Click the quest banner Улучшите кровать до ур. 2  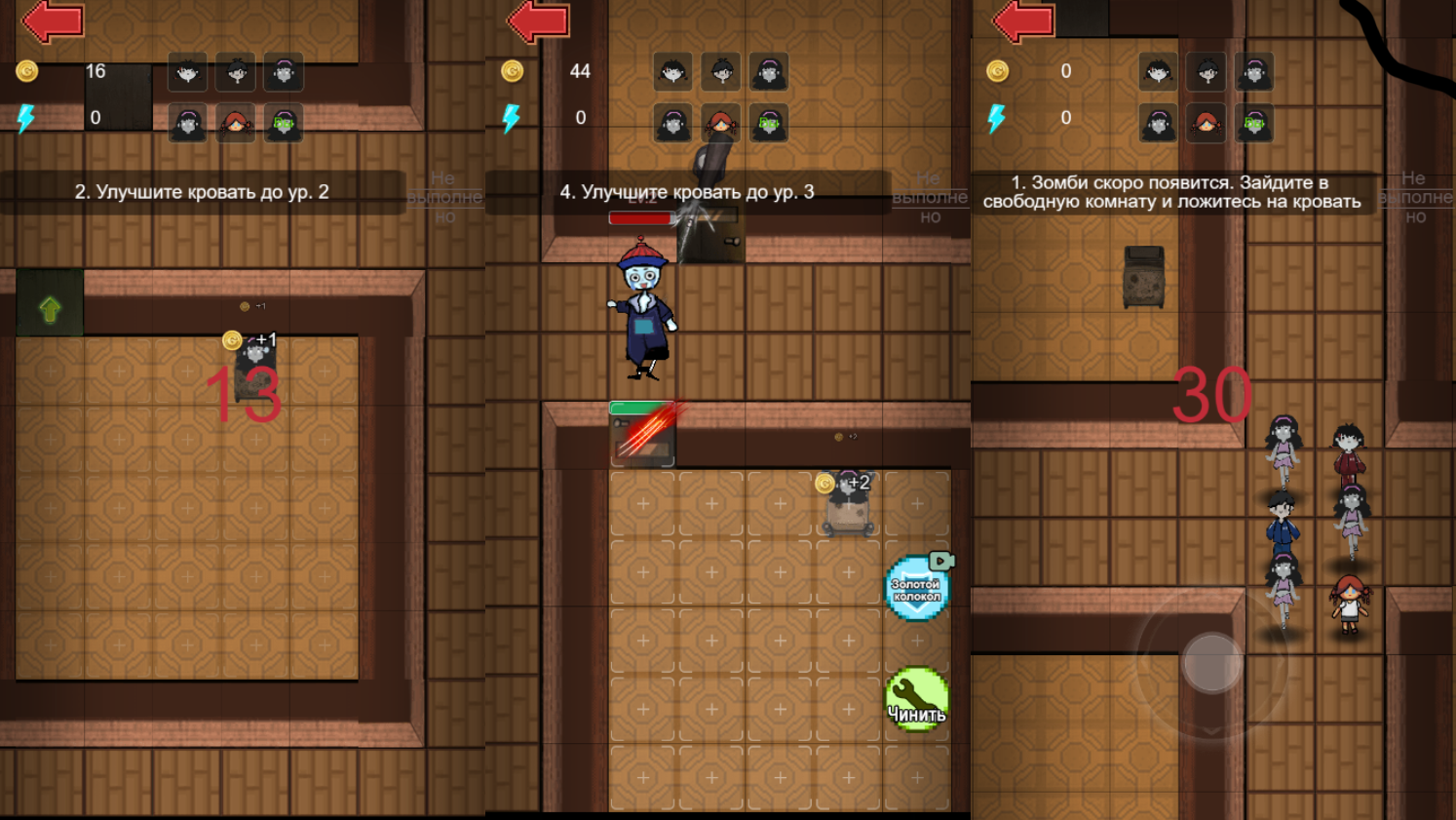click(202, 192)
